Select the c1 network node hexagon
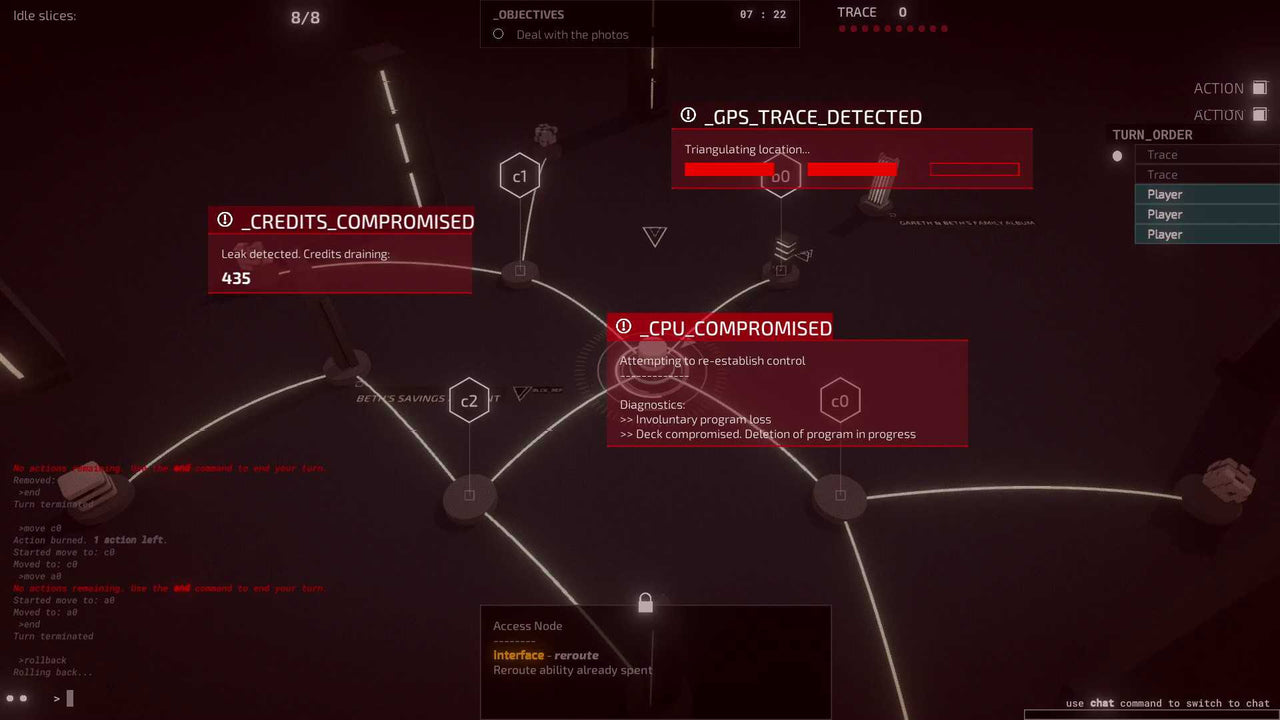 (519, 174)
